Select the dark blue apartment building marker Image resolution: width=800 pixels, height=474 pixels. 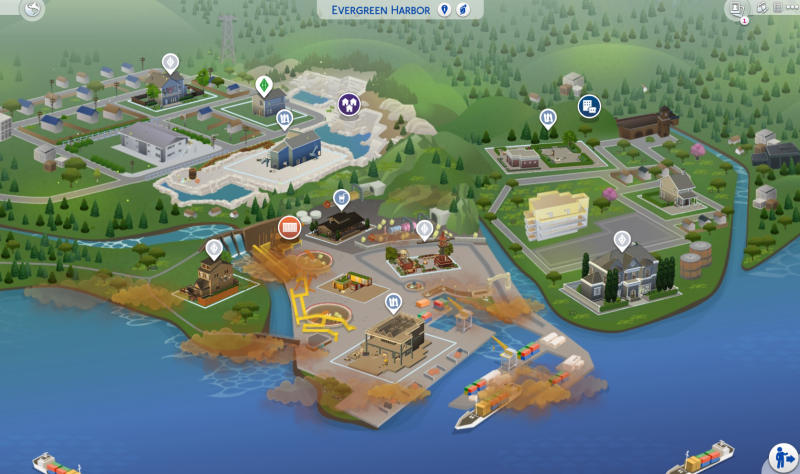pos(589,105)
